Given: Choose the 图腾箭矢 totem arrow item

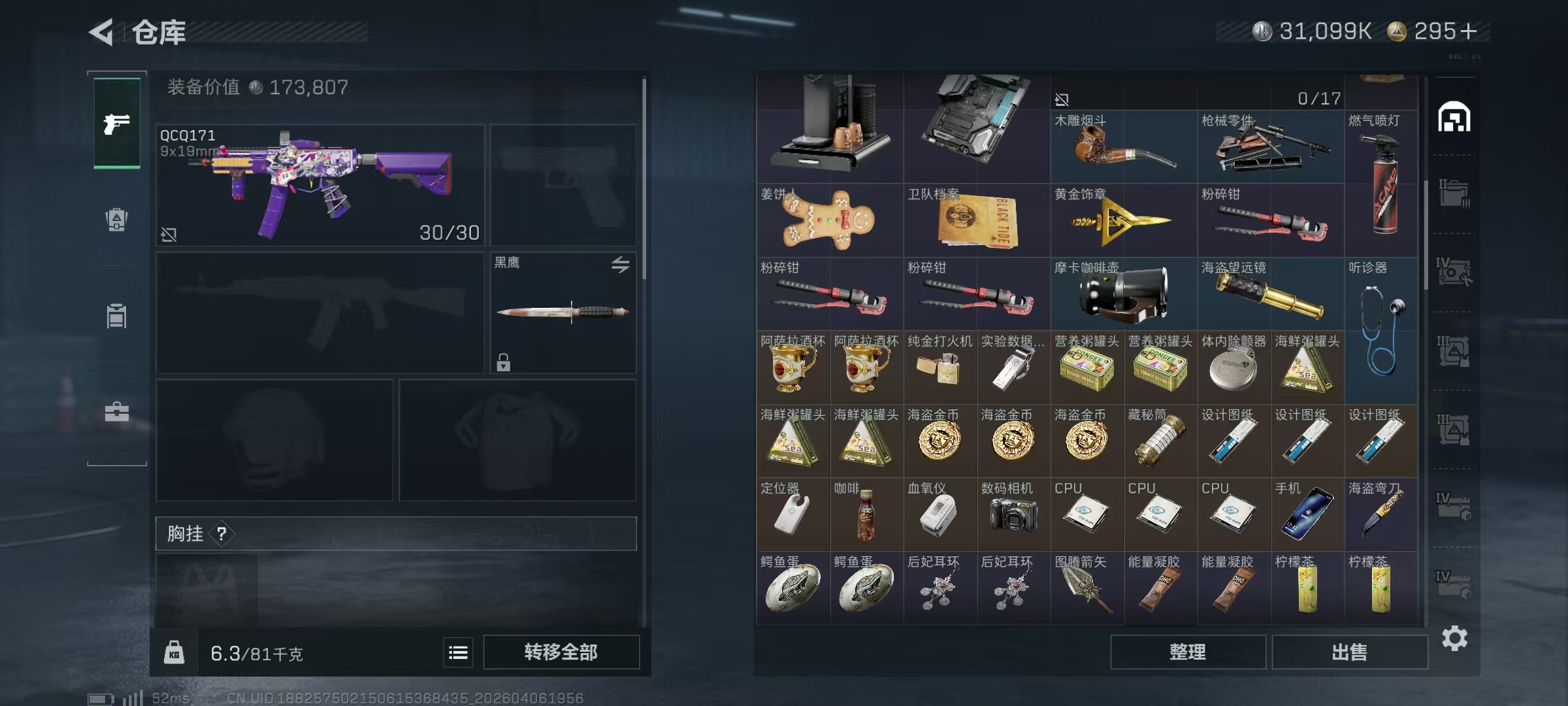Looking at the screenshot, I should [1086, 588].
